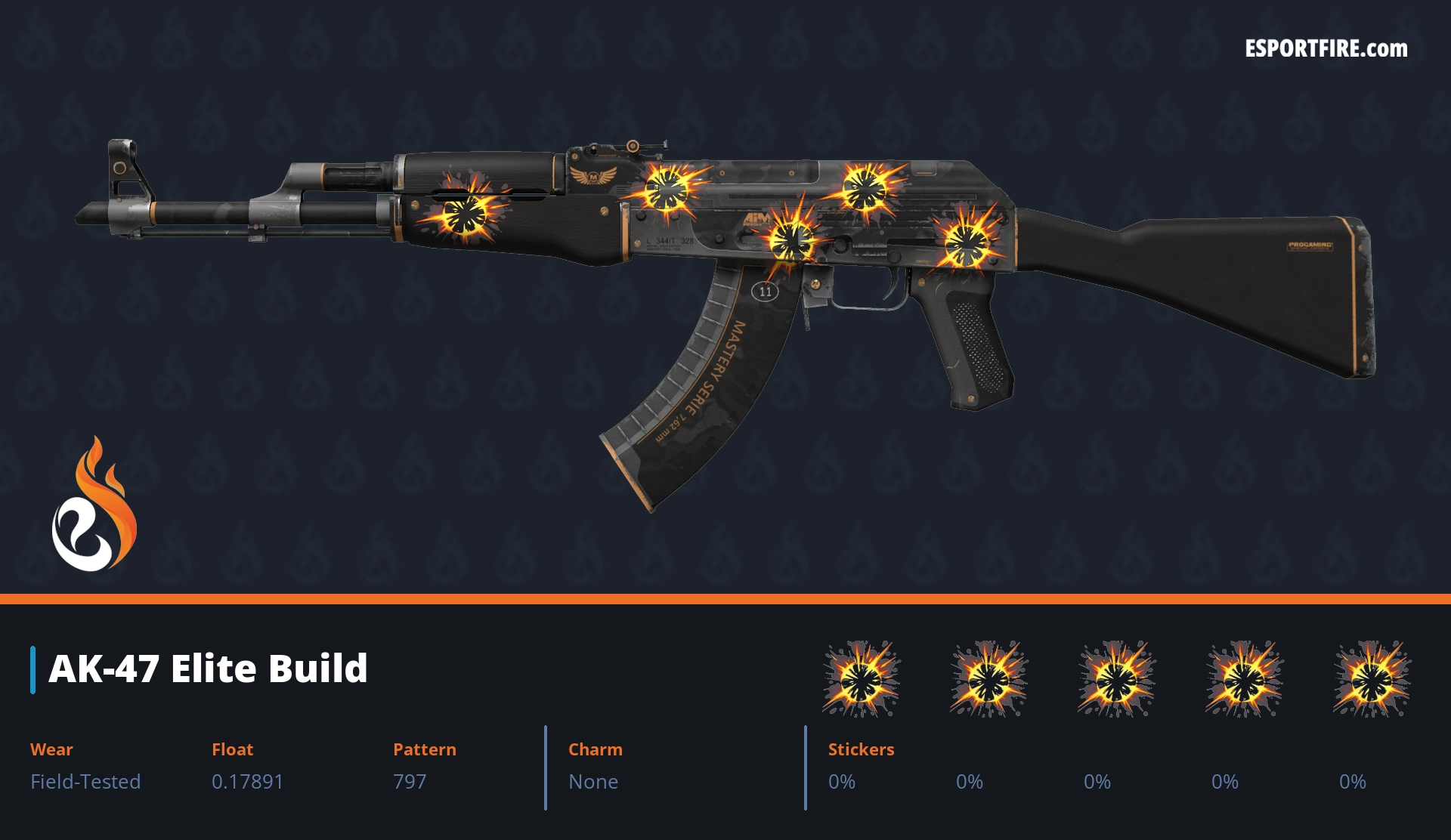
Task: Click the Esportfire flame logo
Action: click(x=94, y=505)
